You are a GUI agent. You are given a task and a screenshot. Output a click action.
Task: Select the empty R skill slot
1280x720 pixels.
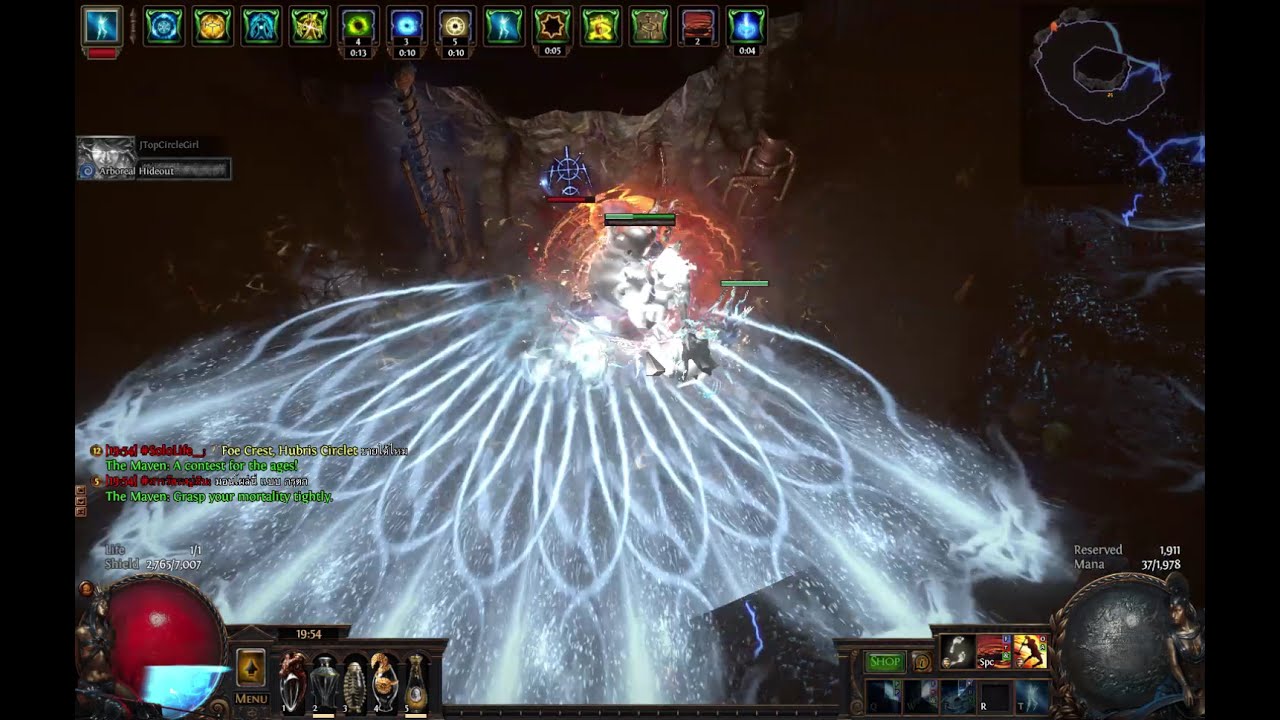994,697
